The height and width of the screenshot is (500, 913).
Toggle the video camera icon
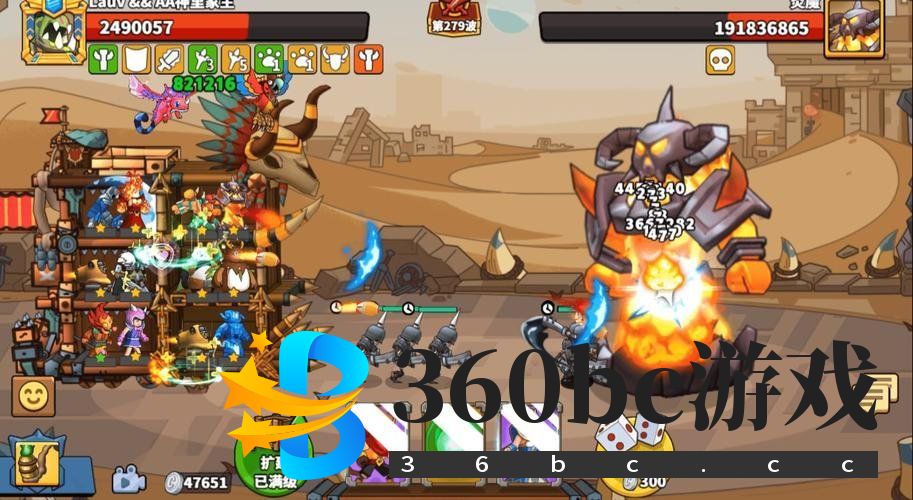point(129,480)
